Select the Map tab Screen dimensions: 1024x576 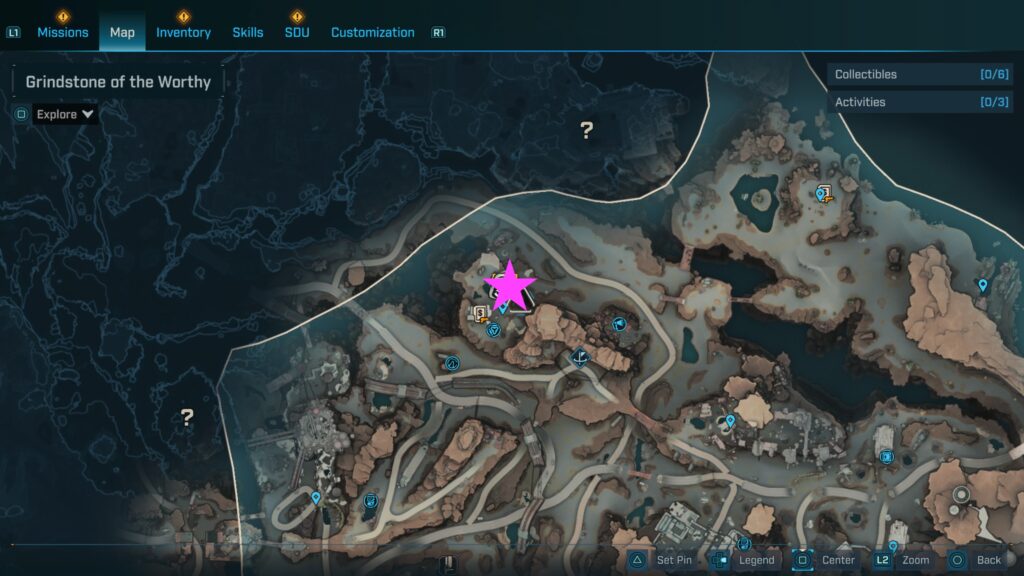(x=122, y=32)
